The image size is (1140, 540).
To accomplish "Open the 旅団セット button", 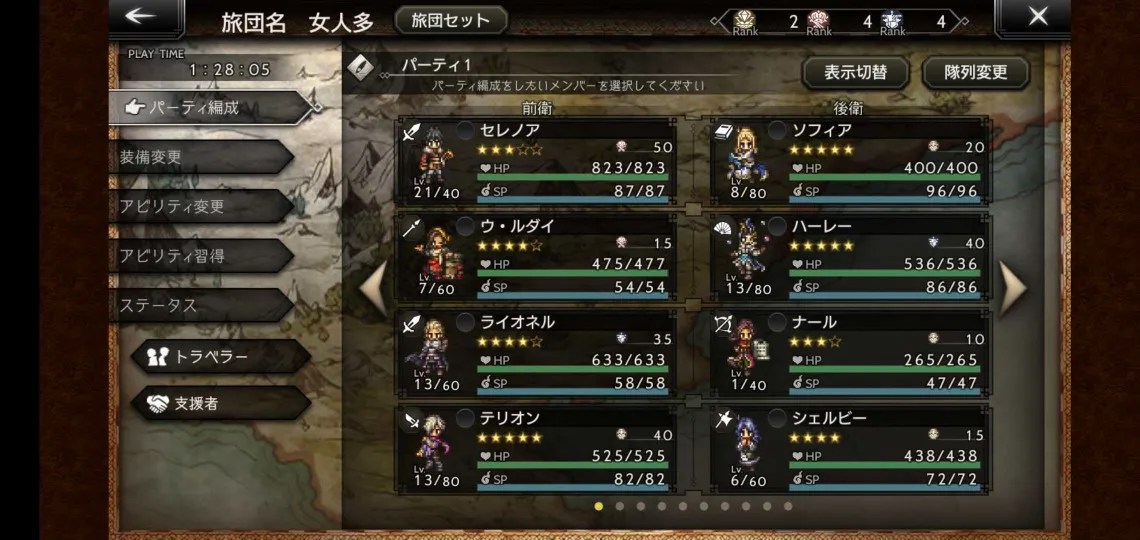I will 451,20.
